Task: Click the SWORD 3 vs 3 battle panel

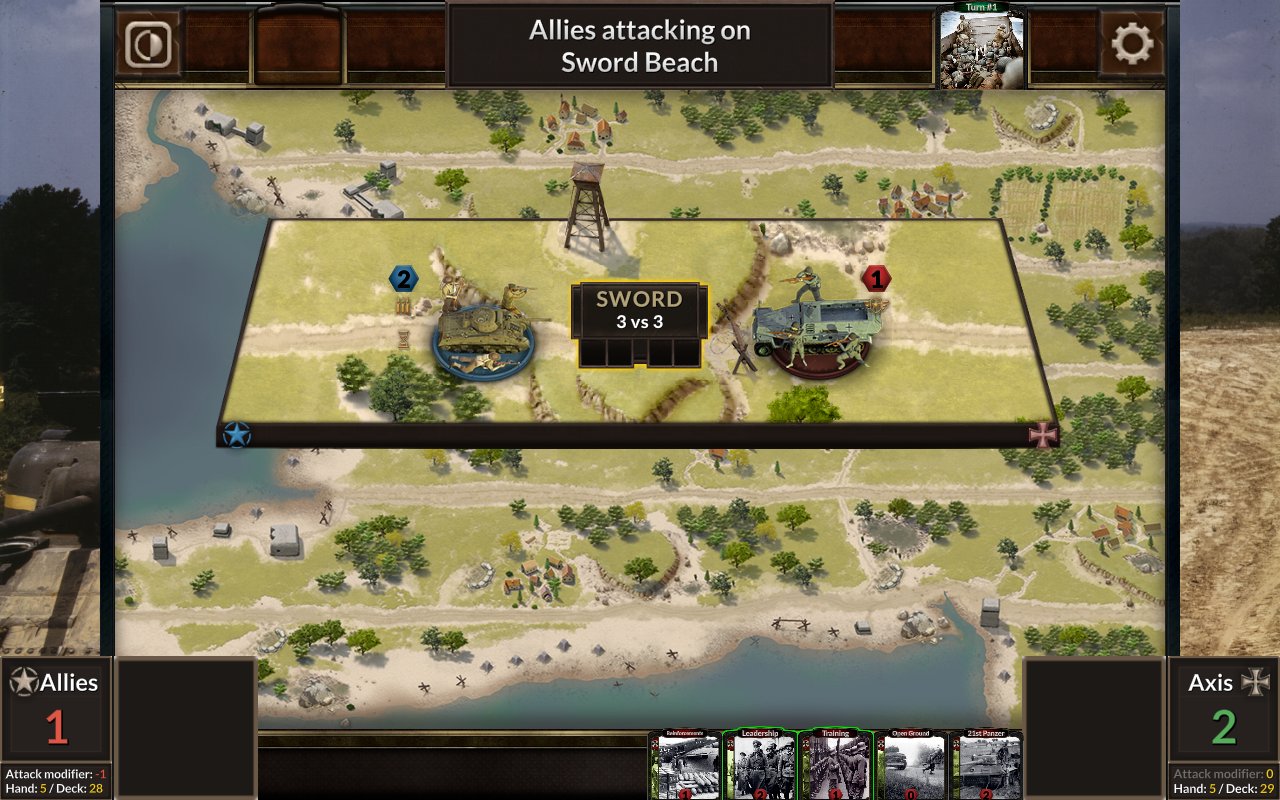Action: [x=639, y=310]
